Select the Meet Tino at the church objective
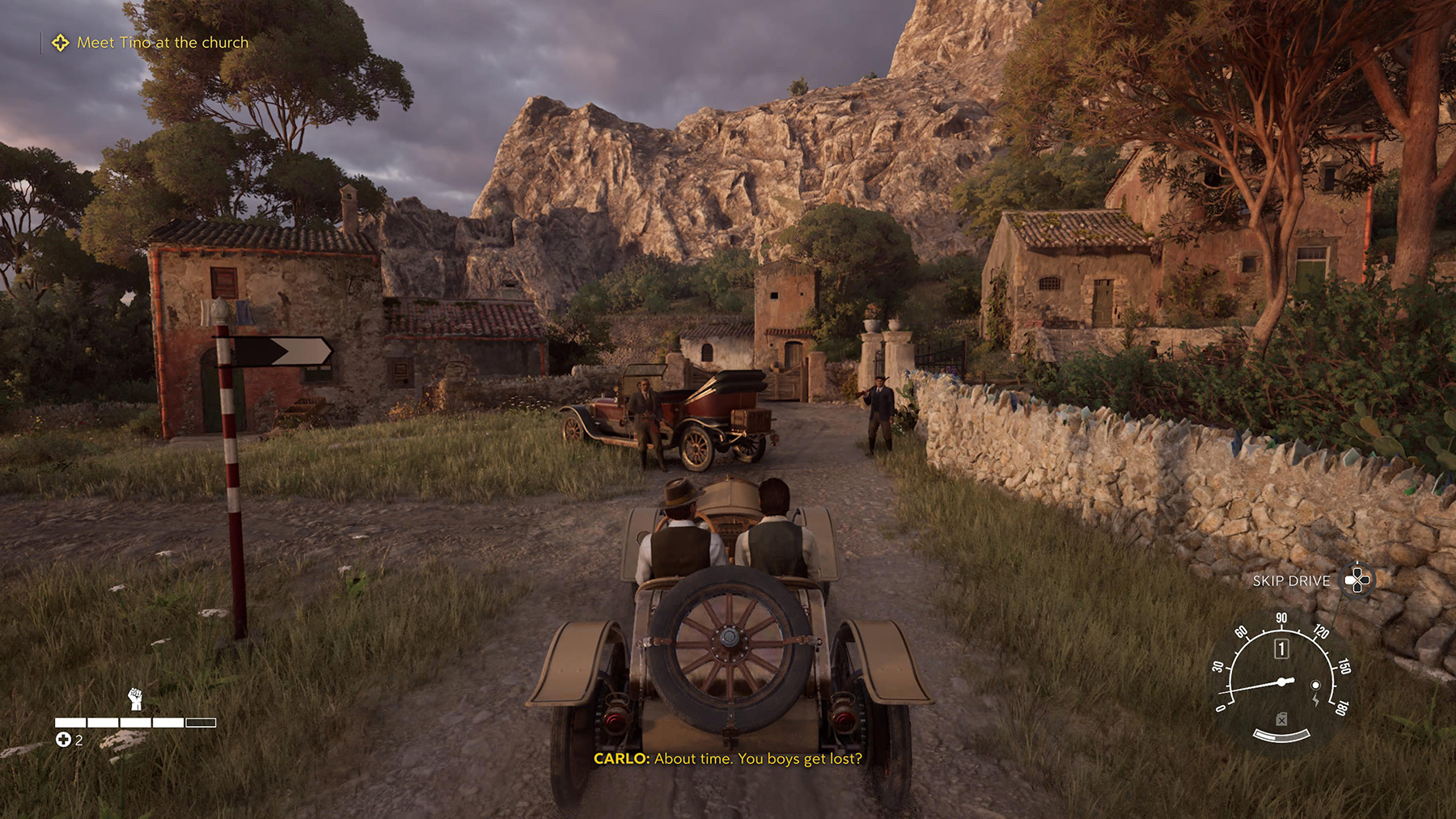Viewport: 1456px width, 819px height. pos(162,43)
